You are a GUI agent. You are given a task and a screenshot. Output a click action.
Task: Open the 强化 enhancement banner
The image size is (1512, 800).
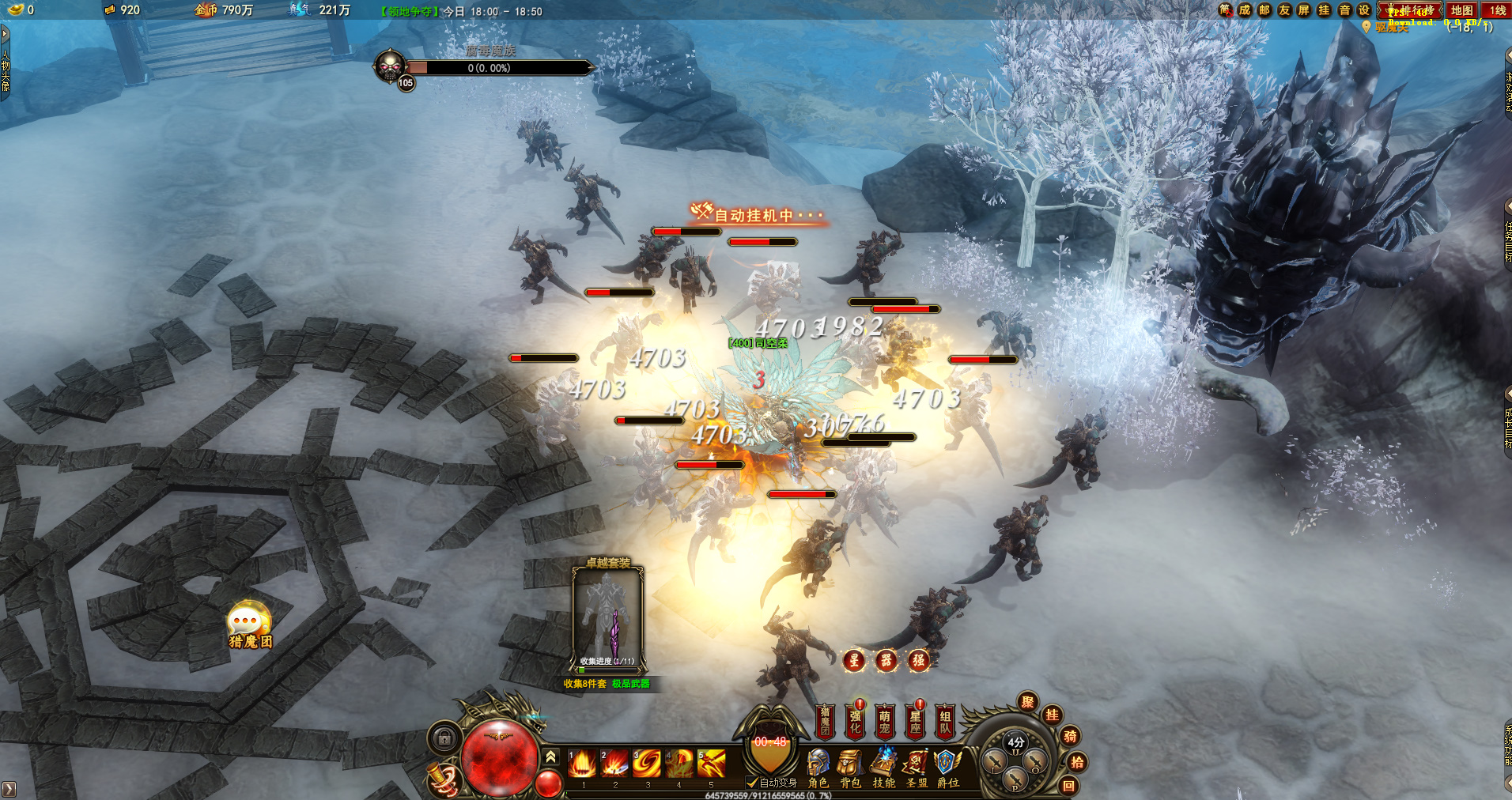(855, 721)
